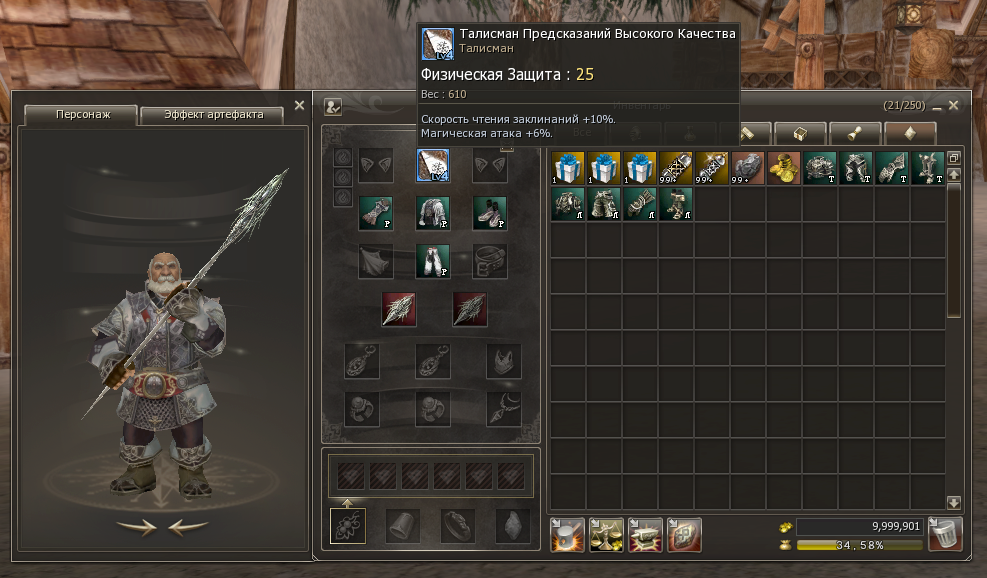
Task: Select the gold coins pile item
Action: (783, 168)
